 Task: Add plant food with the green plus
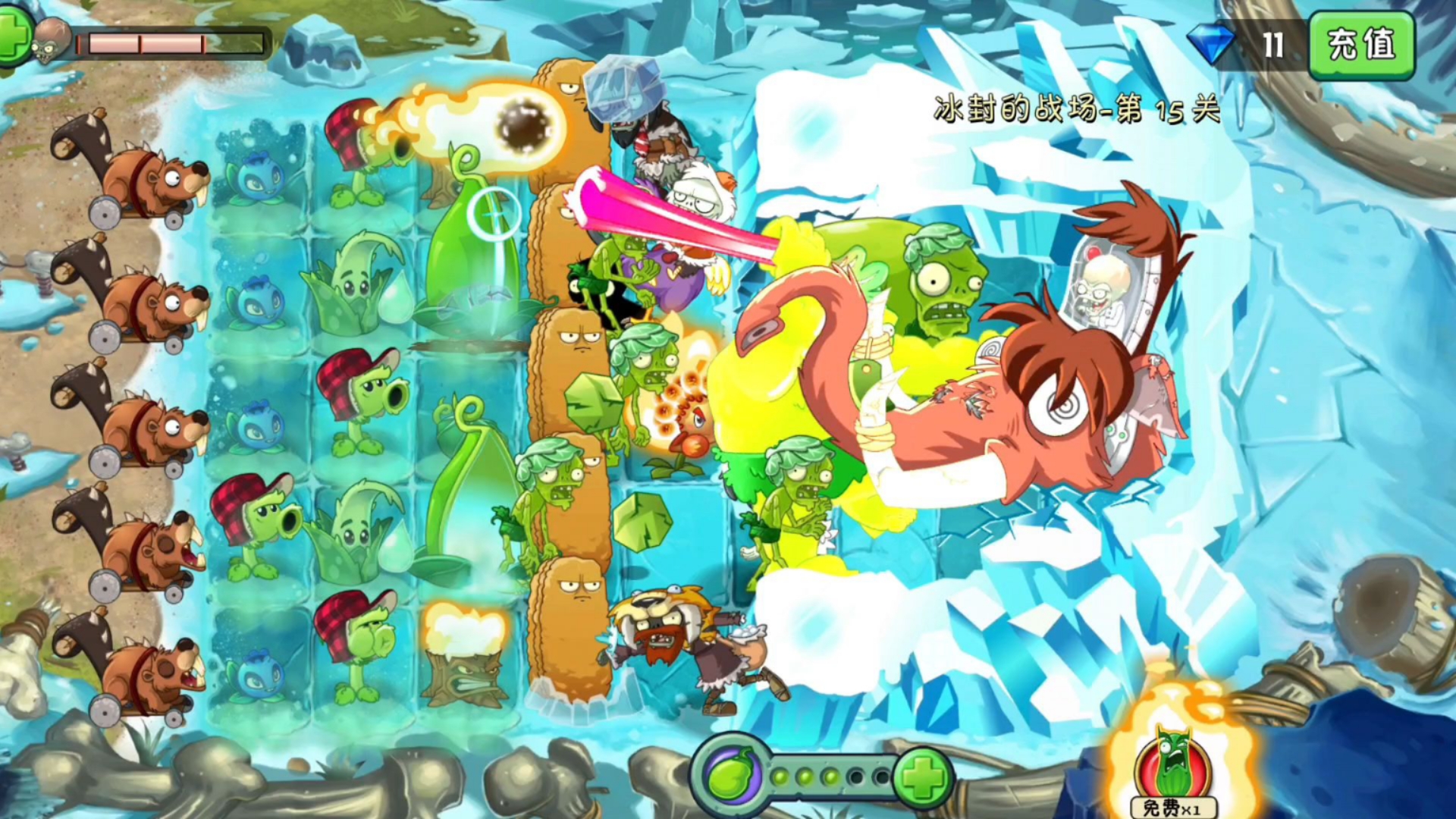(923, 777)
